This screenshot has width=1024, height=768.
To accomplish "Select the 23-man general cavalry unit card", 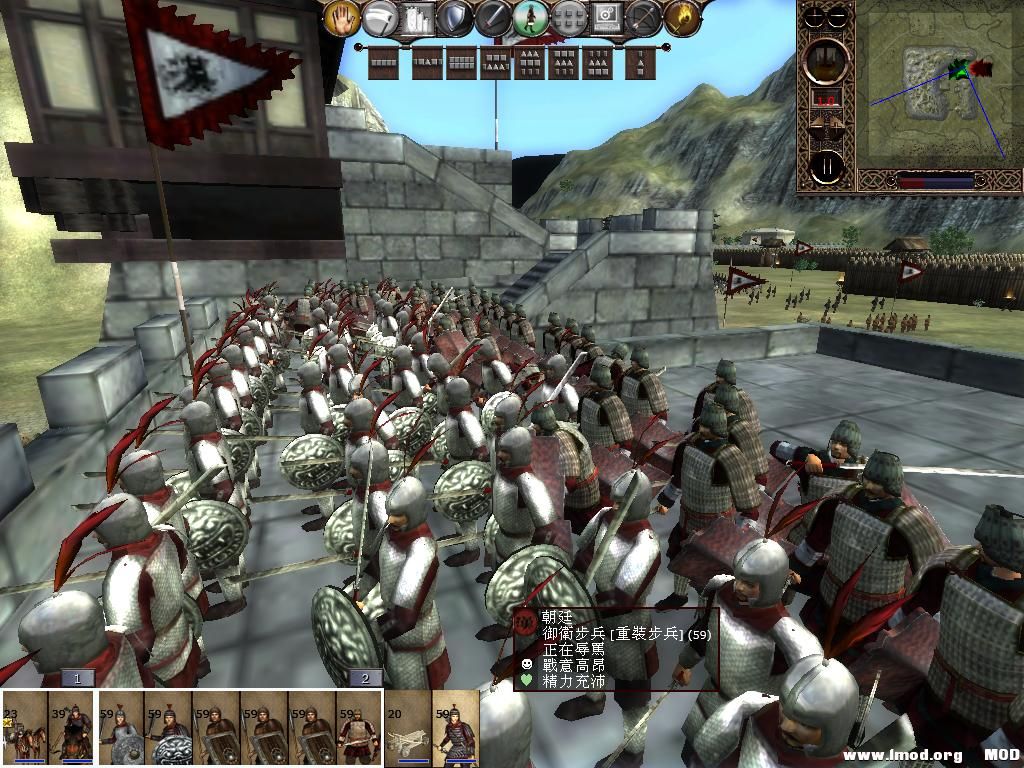I will pos(24,728).
